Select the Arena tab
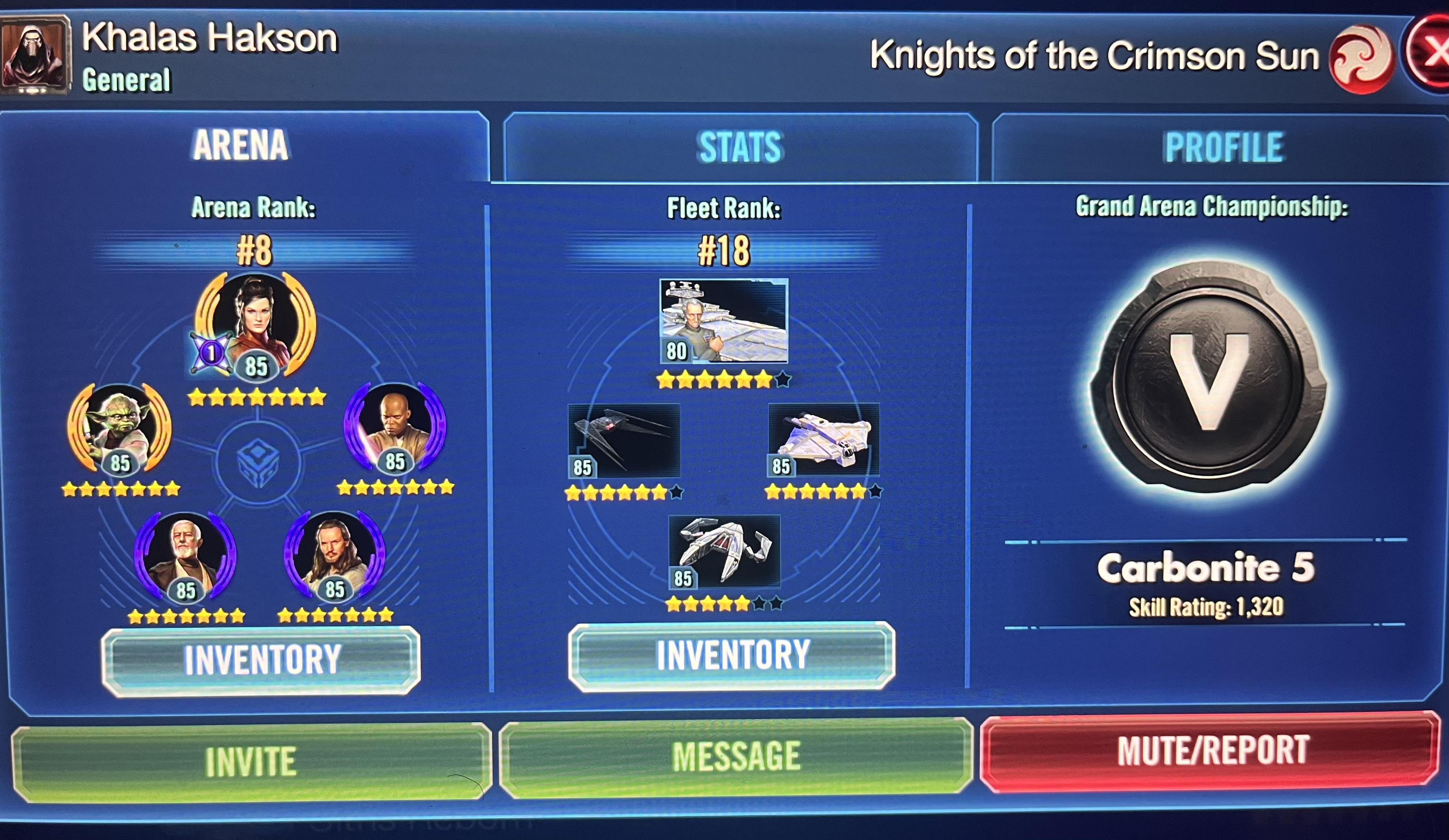 click(240, 145)
